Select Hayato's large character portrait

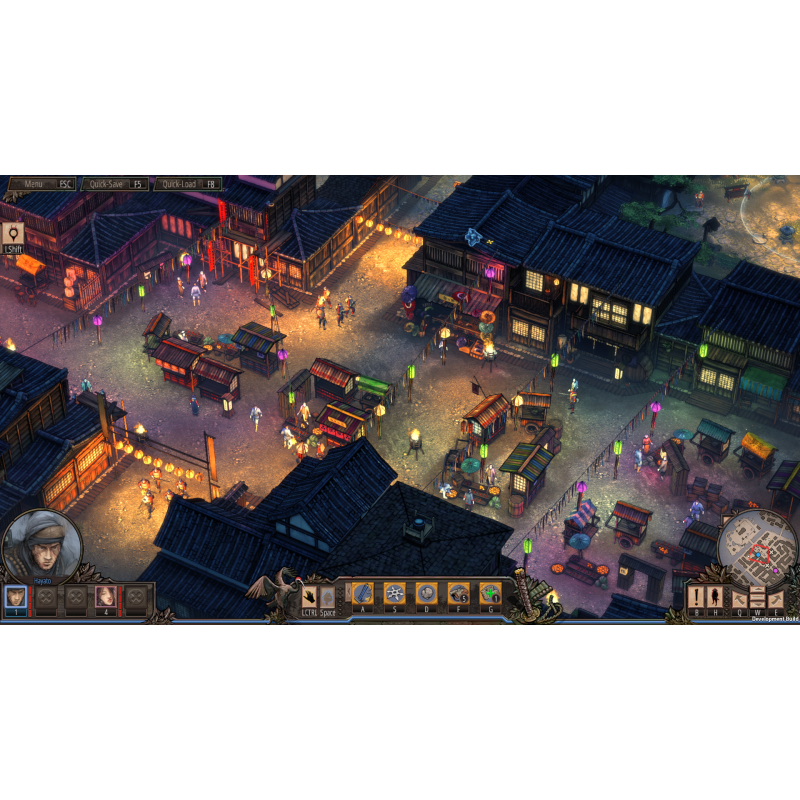pos(41,546)
